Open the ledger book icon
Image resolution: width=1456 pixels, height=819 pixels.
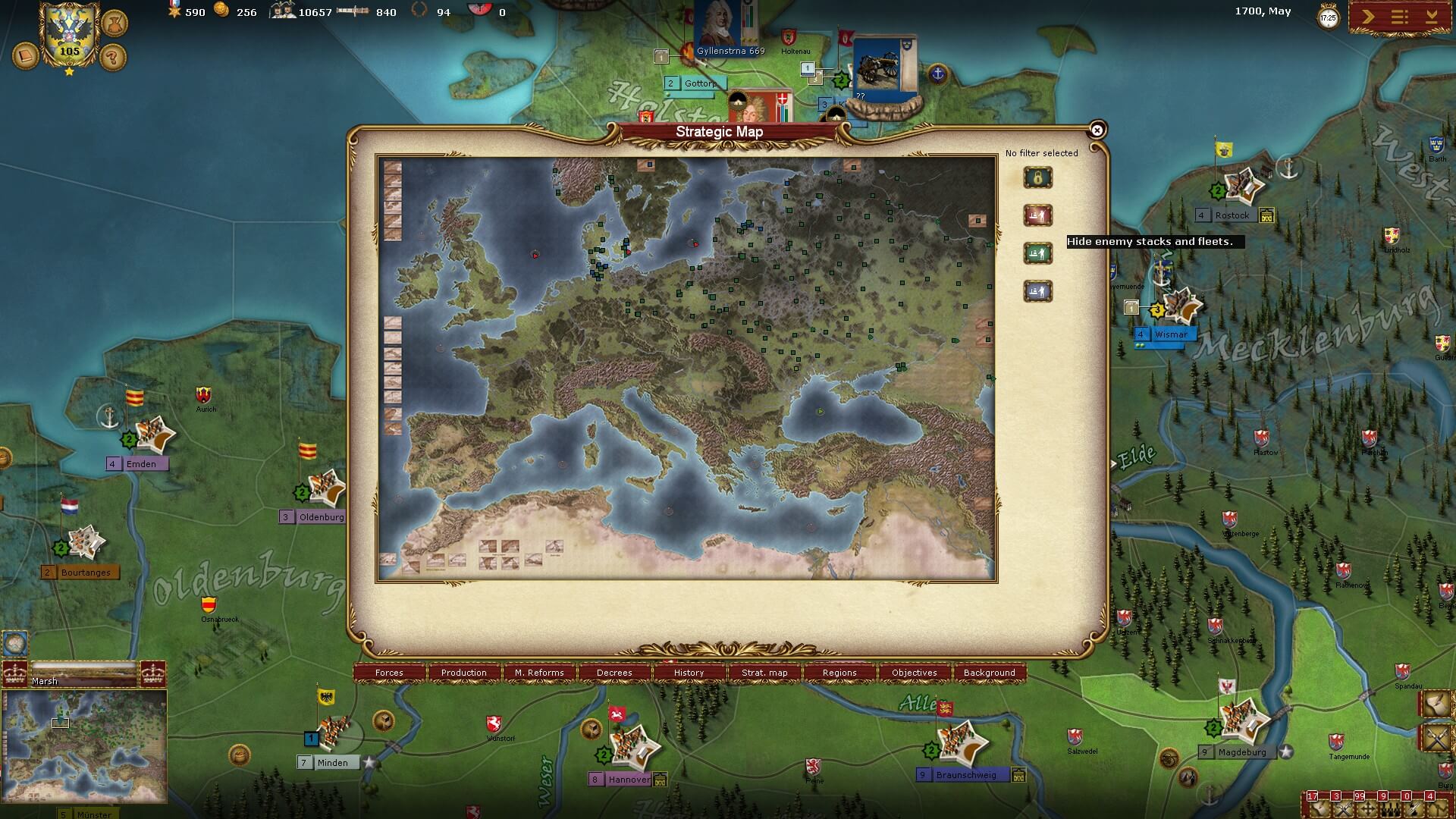pyautogui.click(x=26, y=56)
